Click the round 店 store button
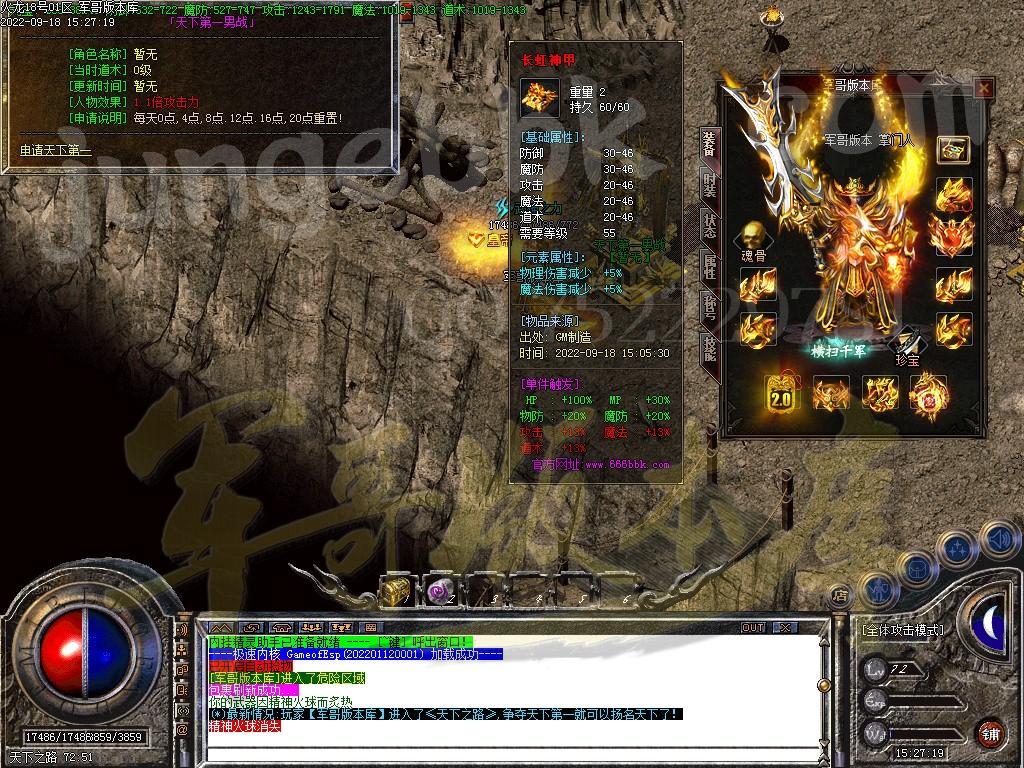This screenshot has height=768, width=1024. 840,595
